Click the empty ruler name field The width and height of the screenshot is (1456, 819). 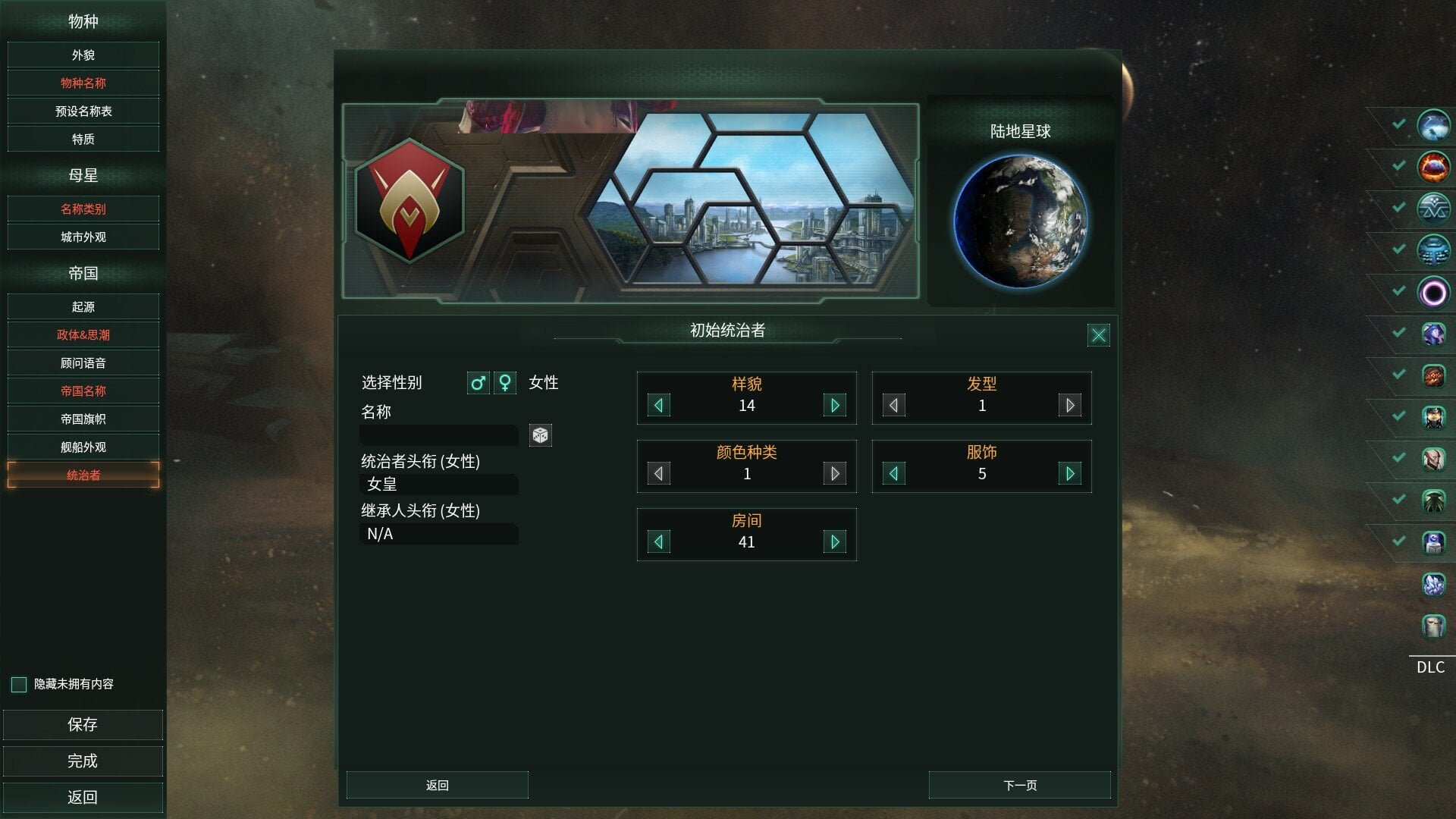tap(439, 434)
